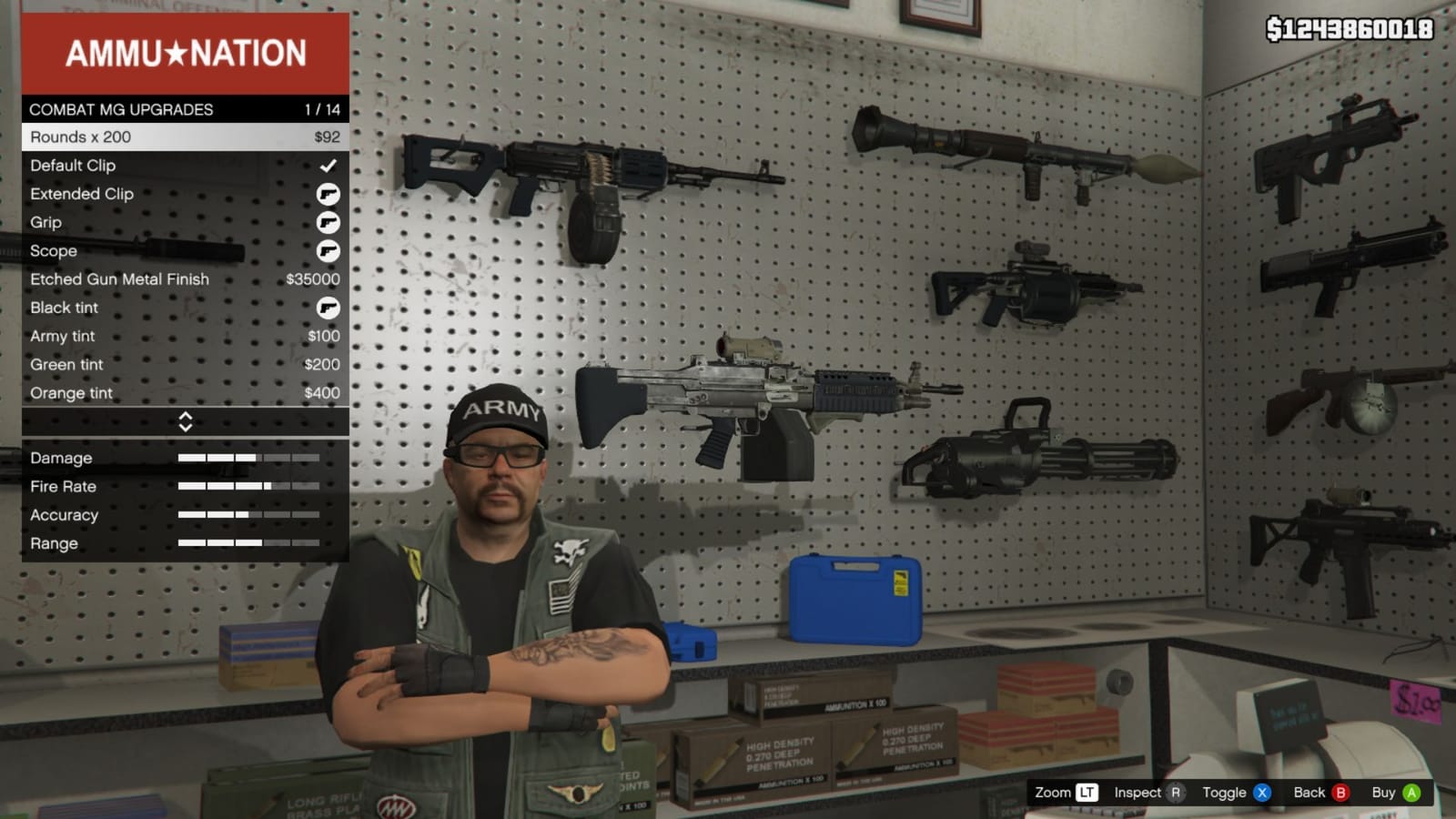Toggle the Default Clip checkmark
Screen dimensions: 1456x819
click(x=328, y=166)
